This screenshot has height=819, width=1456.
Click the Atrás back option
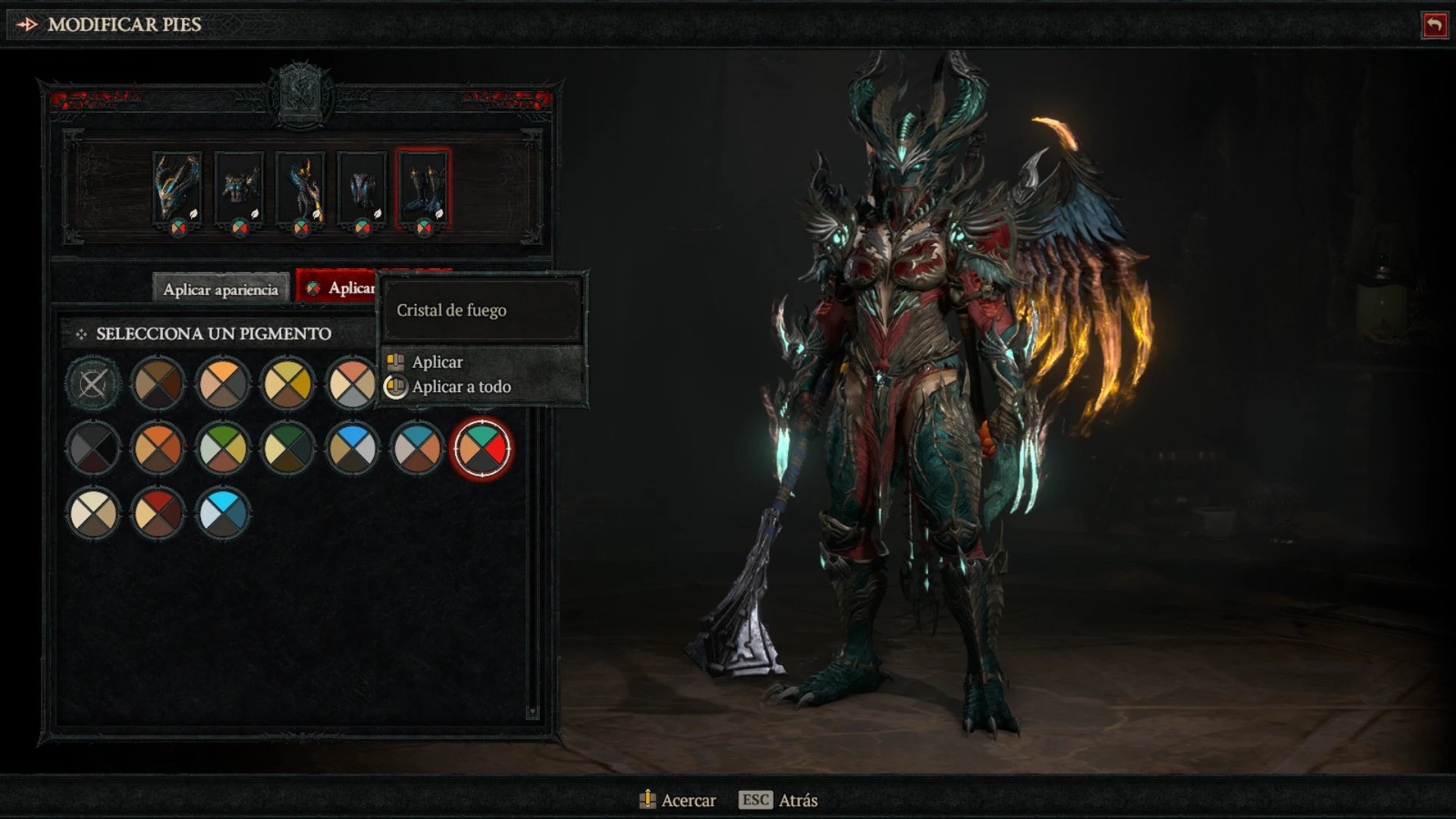point(796,800)
